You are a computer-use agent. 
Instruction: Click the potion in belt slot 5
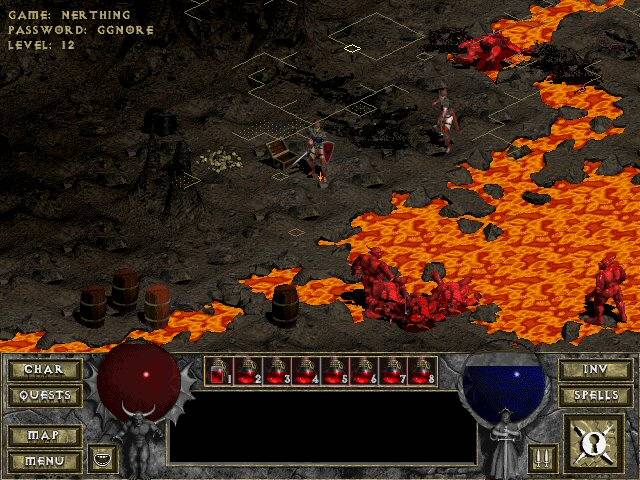tap(336, 372)
